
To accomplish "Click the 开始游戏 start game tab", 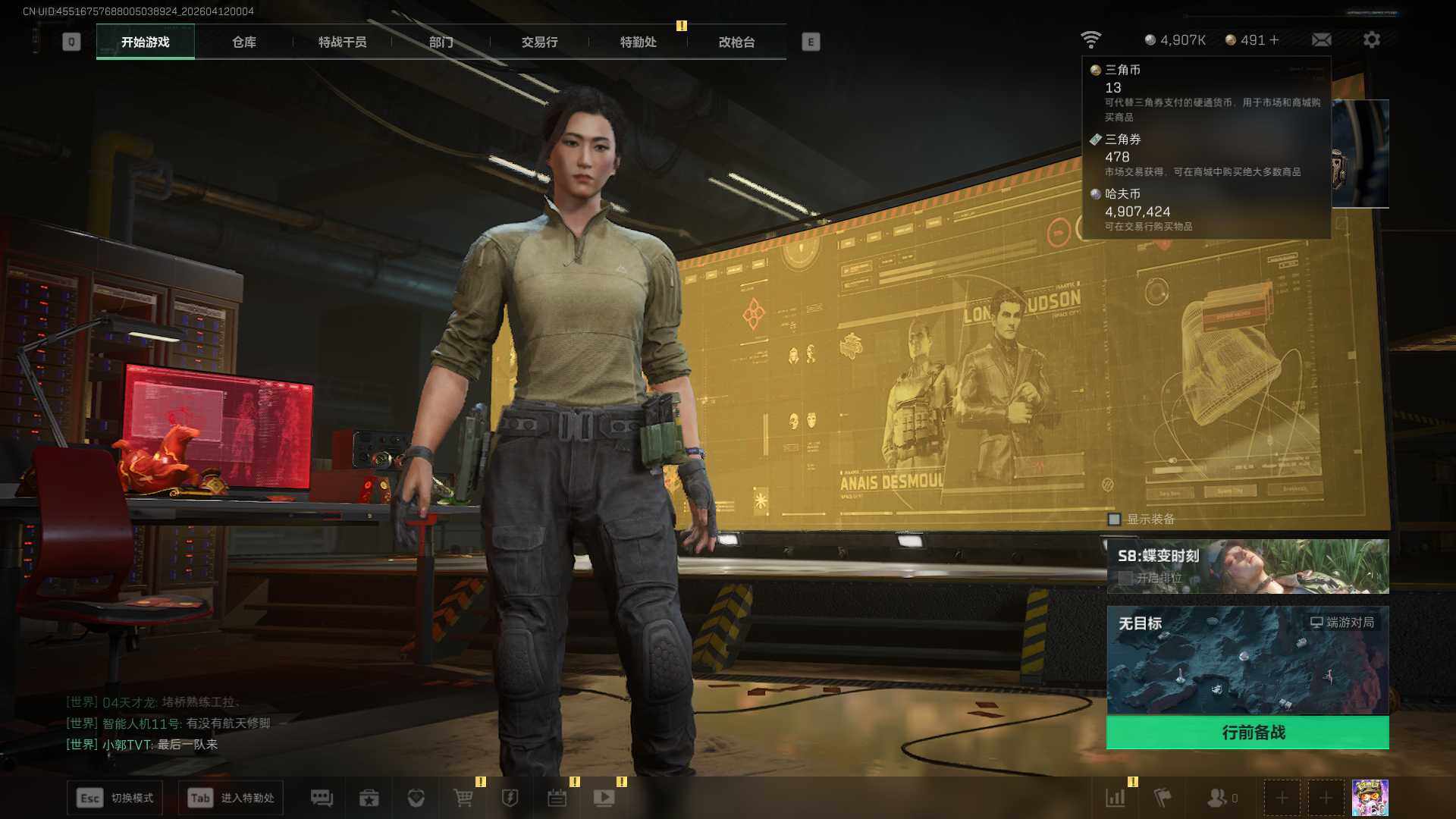I will (145, 42).
